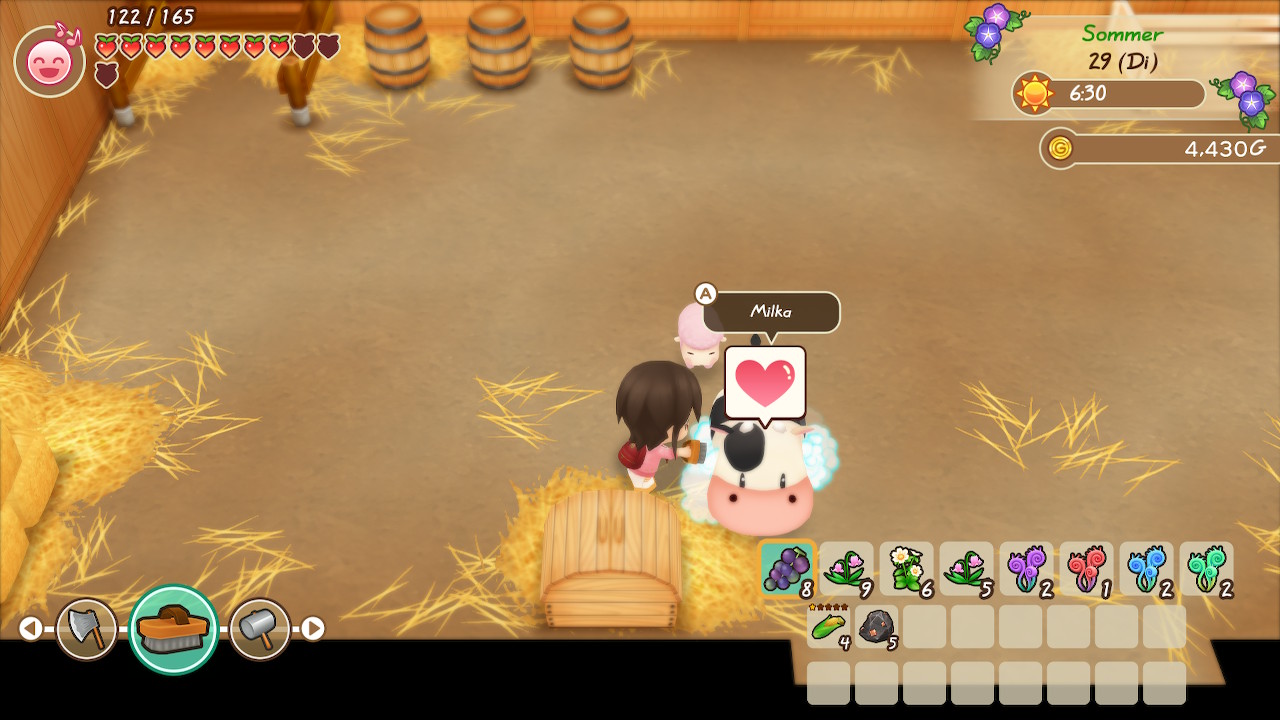Viewport: 1280px width, 720px height.
Task: Cycle tools with the right arrow button
Action: (x=313, y=628)
